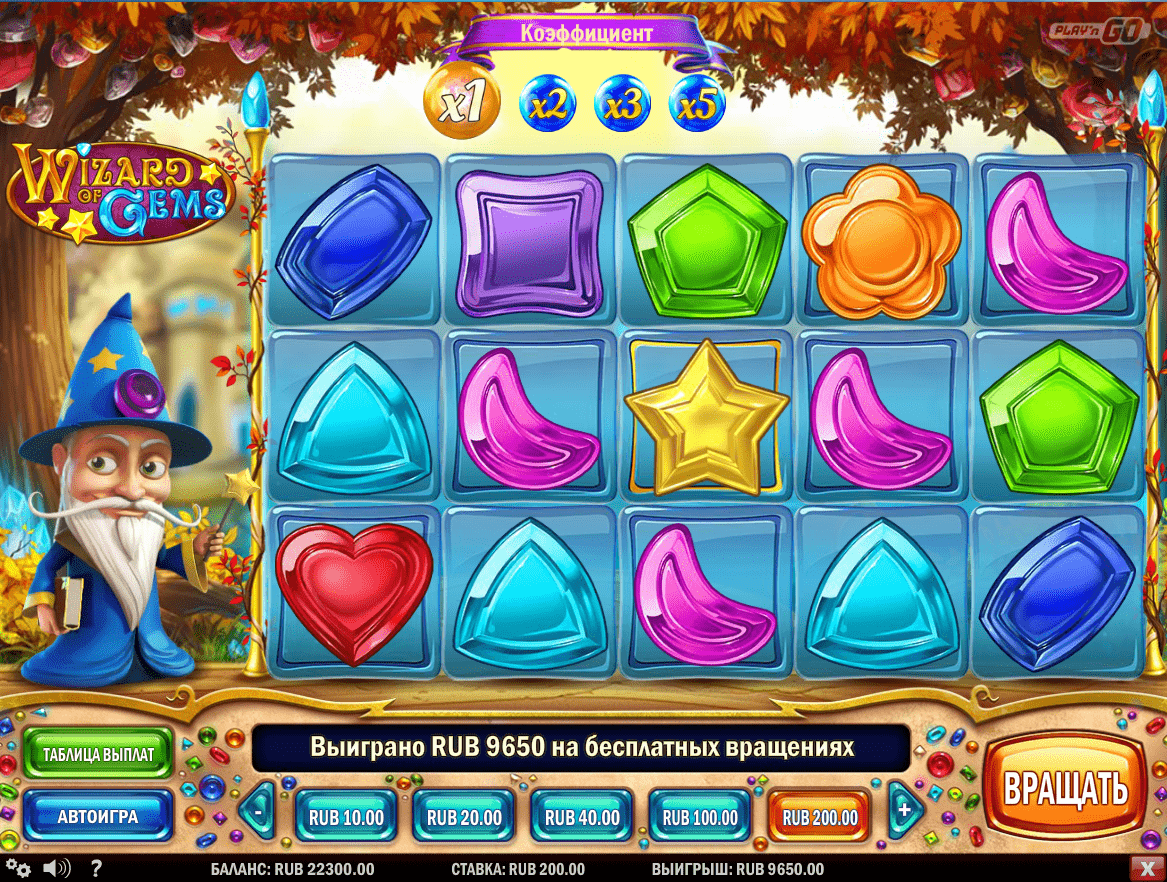This screenshot has height=882, width=1167.
Task: Decrease the bet with the minus arrow
Action: (x=257, y=812)
